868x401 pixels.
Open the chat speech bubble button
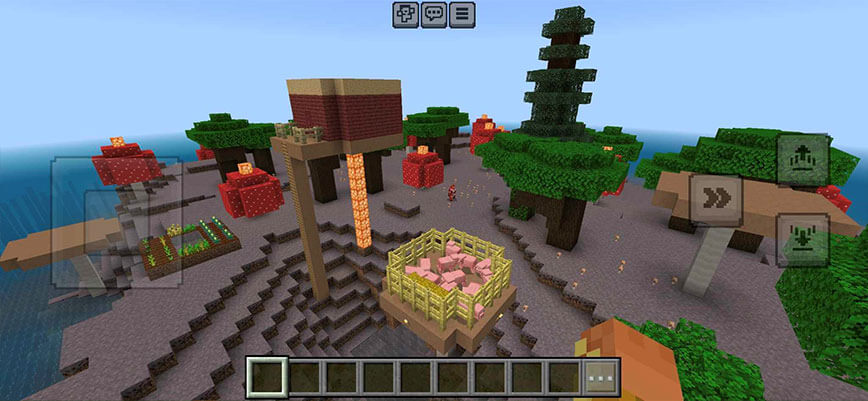pos(433,14)
